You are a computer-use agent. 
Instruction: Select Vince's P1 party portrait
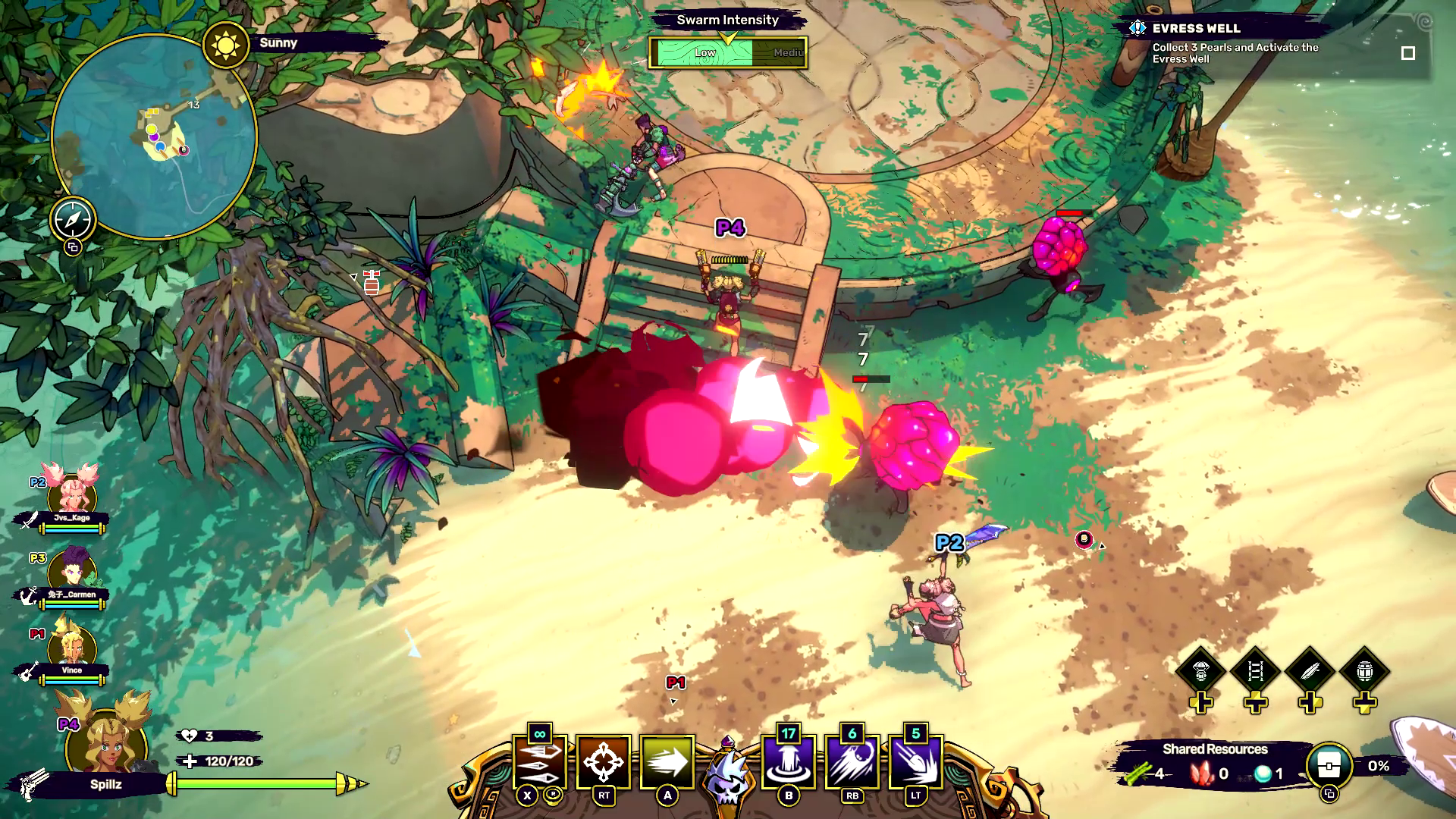coord(72,648)
